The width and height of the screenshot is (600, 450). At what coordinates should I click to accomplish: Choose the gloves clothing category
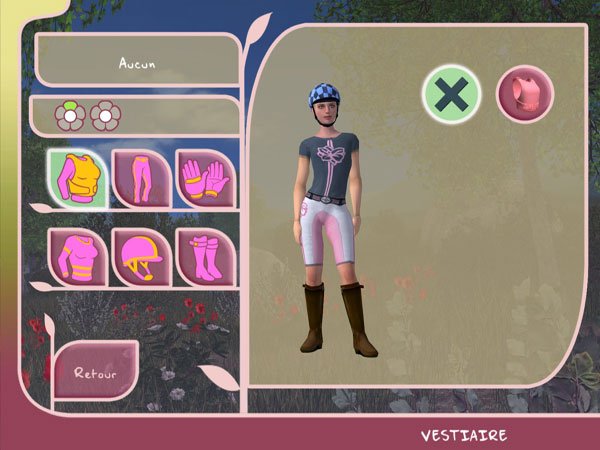[x=205, y=178]
